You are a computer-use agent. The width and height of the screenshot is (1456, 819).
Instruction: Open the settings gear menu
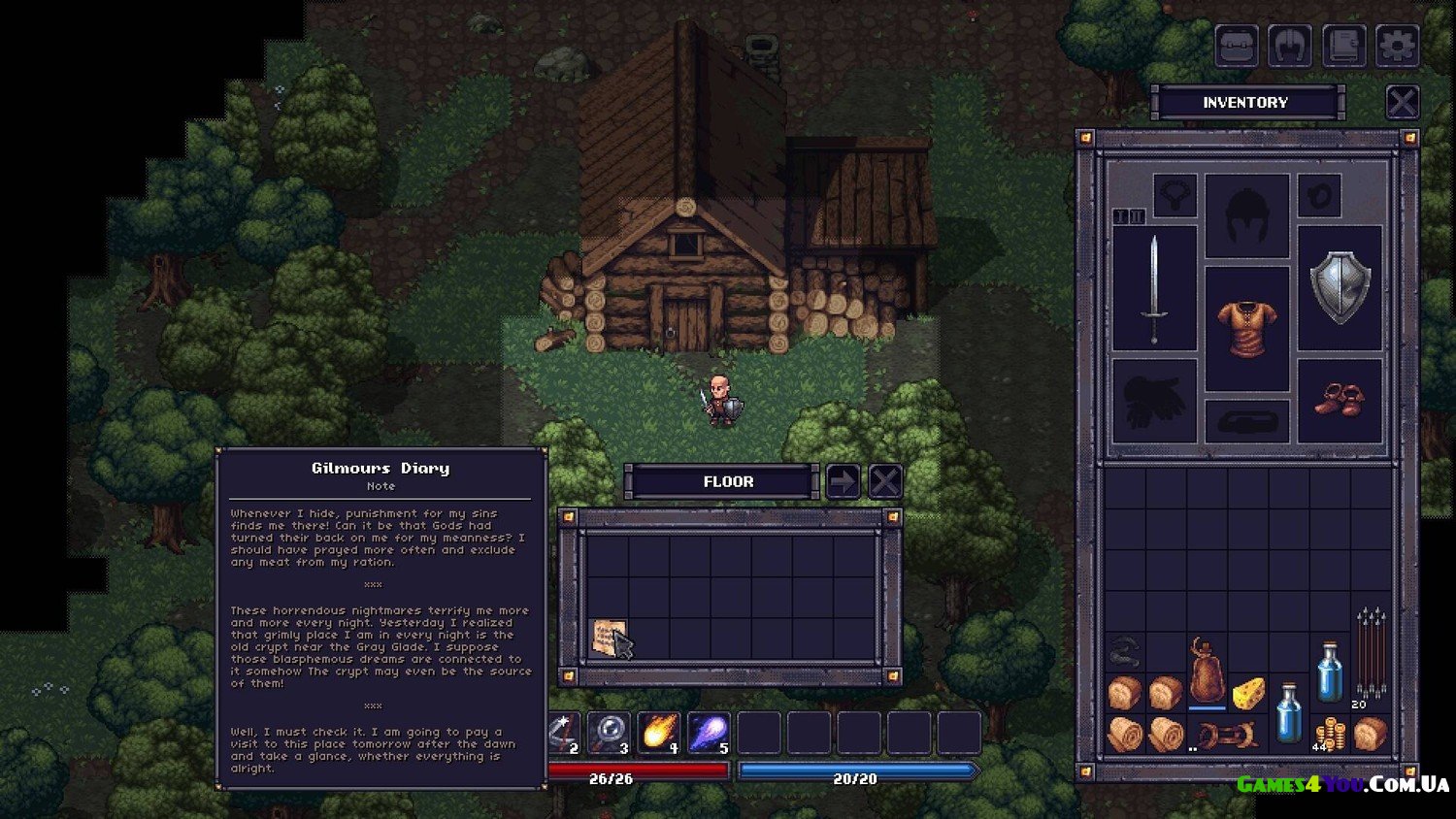point(1397,46)
